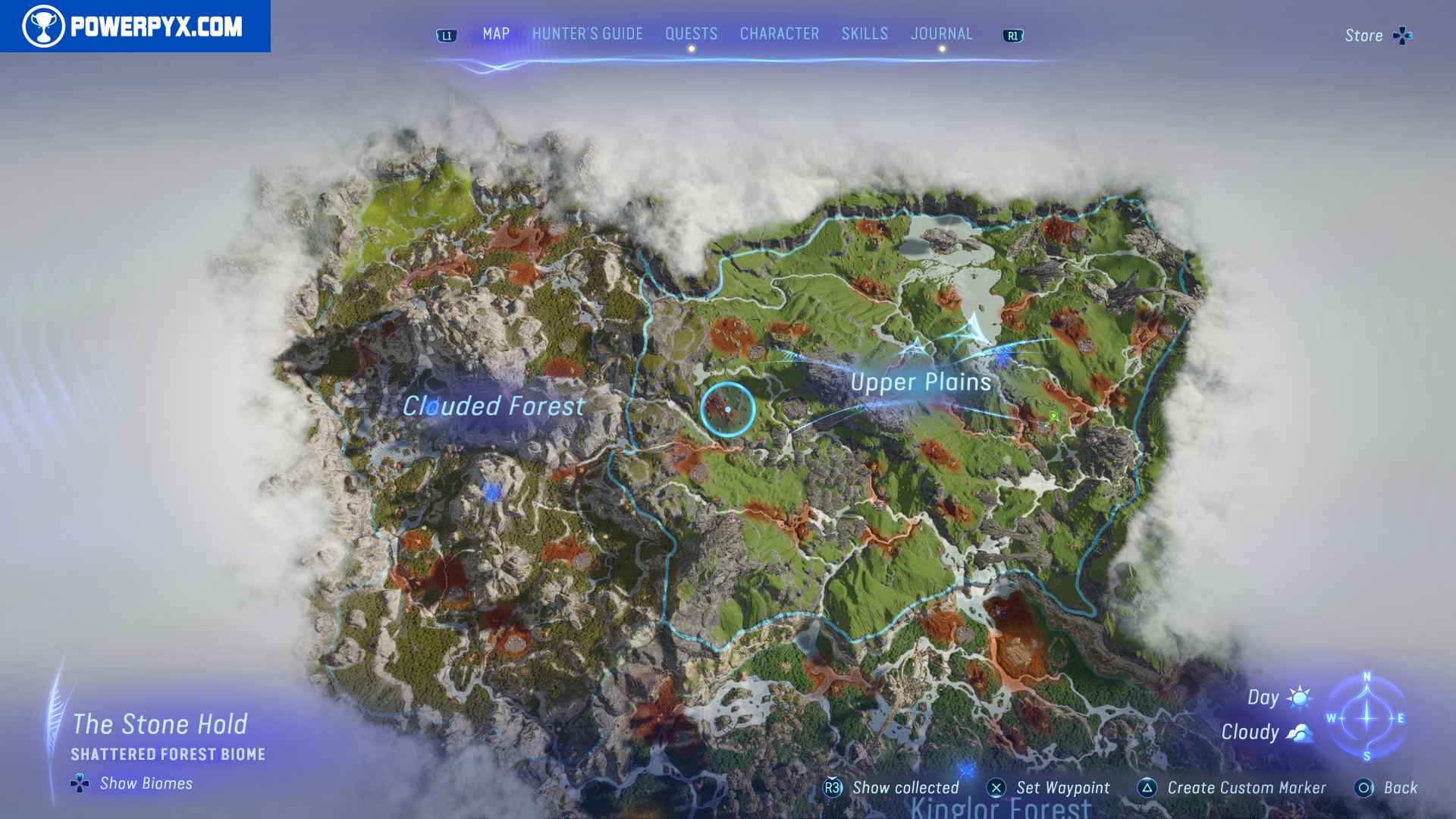
Task: Open the Character menu
Action: point(779,33)
